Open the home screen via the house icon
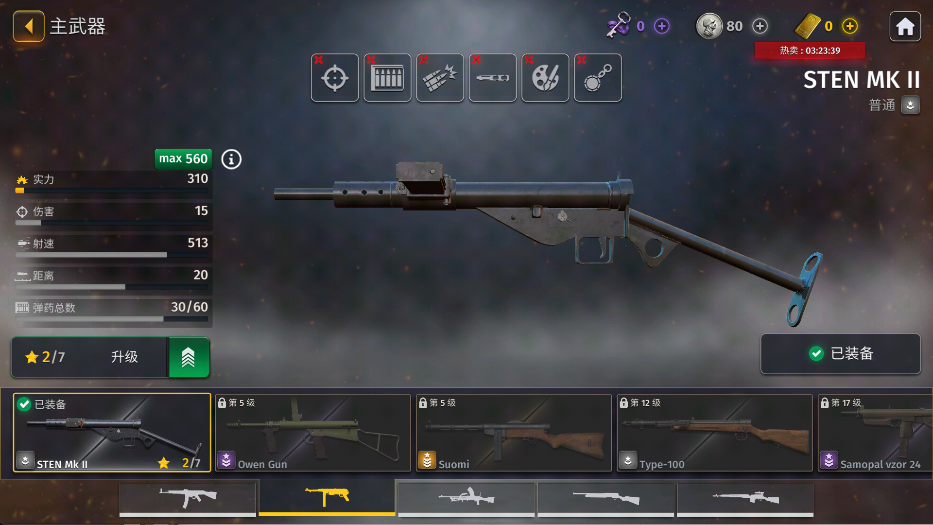 [x=905, y=26]
